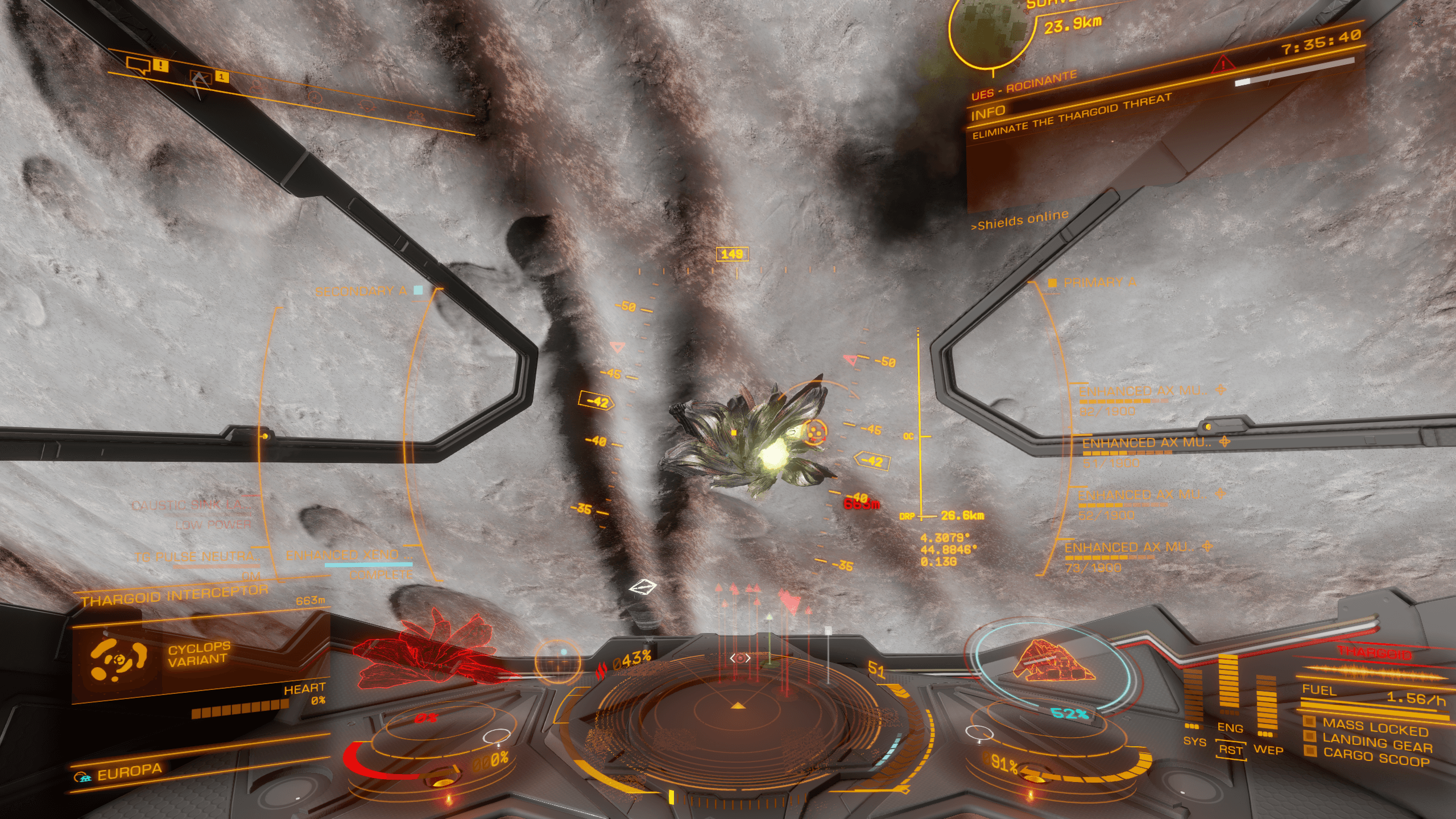Select the Primary A fire group label
This screenshot has width=1456, height=819.
pyautogui.click(x=1099, y=283)
